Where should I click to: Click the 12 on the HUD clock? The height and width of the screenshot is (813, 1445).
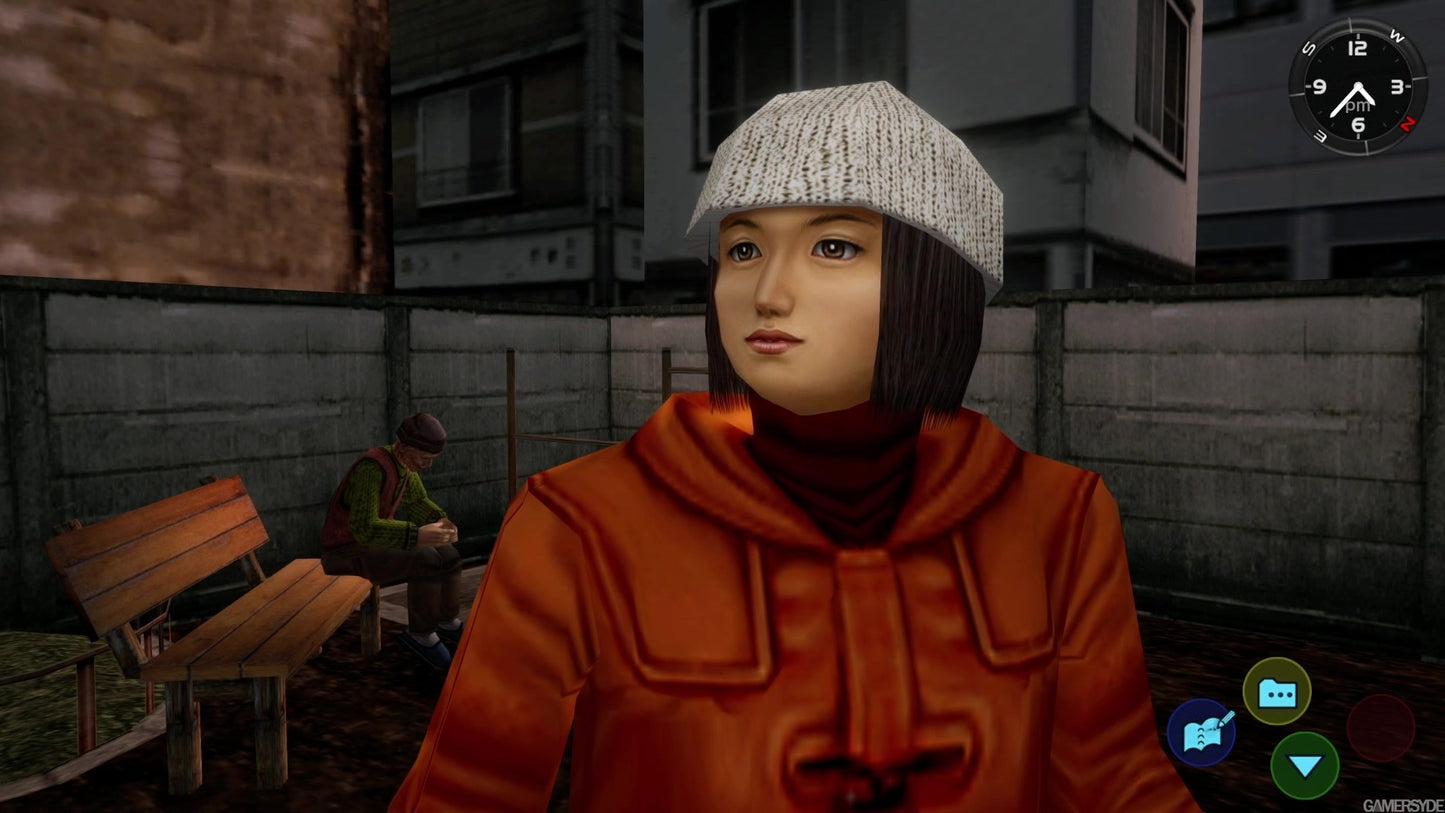1357,48
